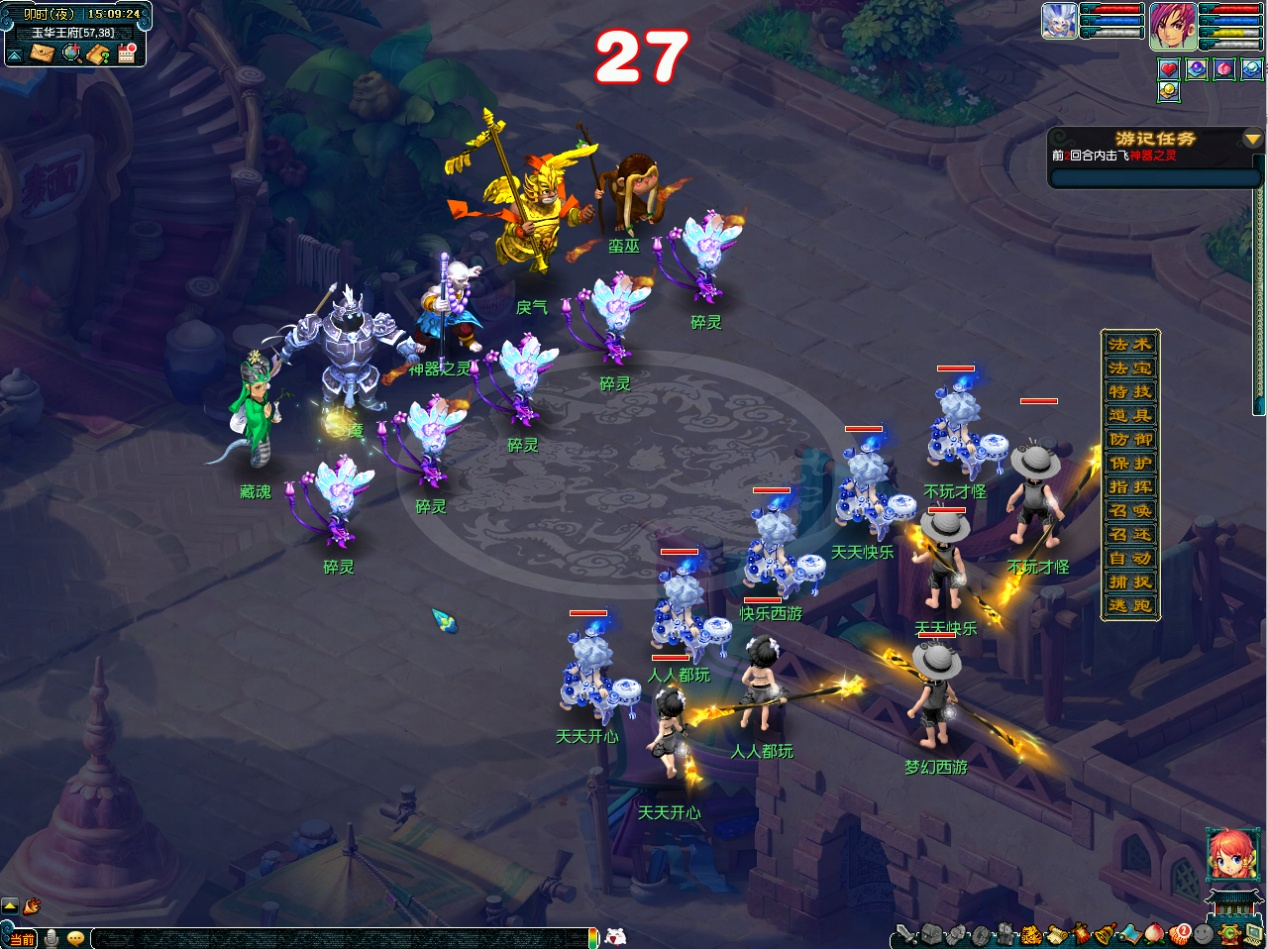The height and width of the screenshot is (949, 1268).
Task: Open 道具 items in battle menu
Action: (1130, 415)
